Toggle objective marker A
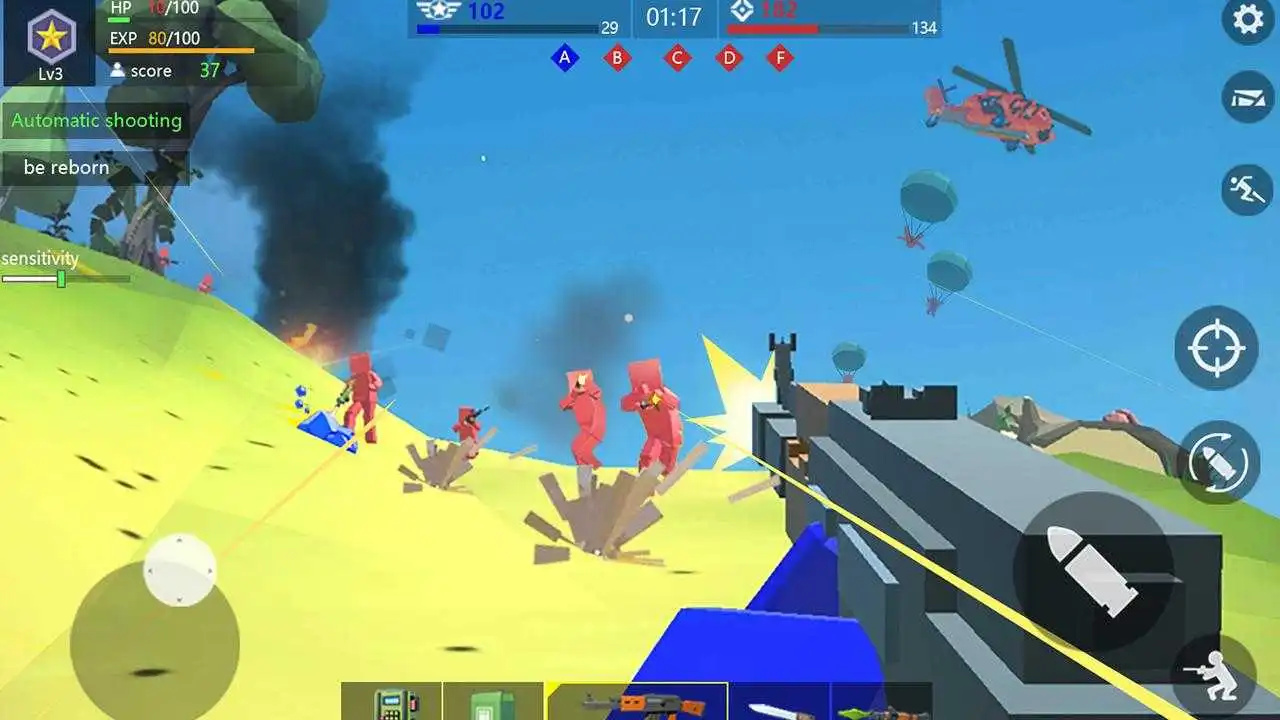 565,58
